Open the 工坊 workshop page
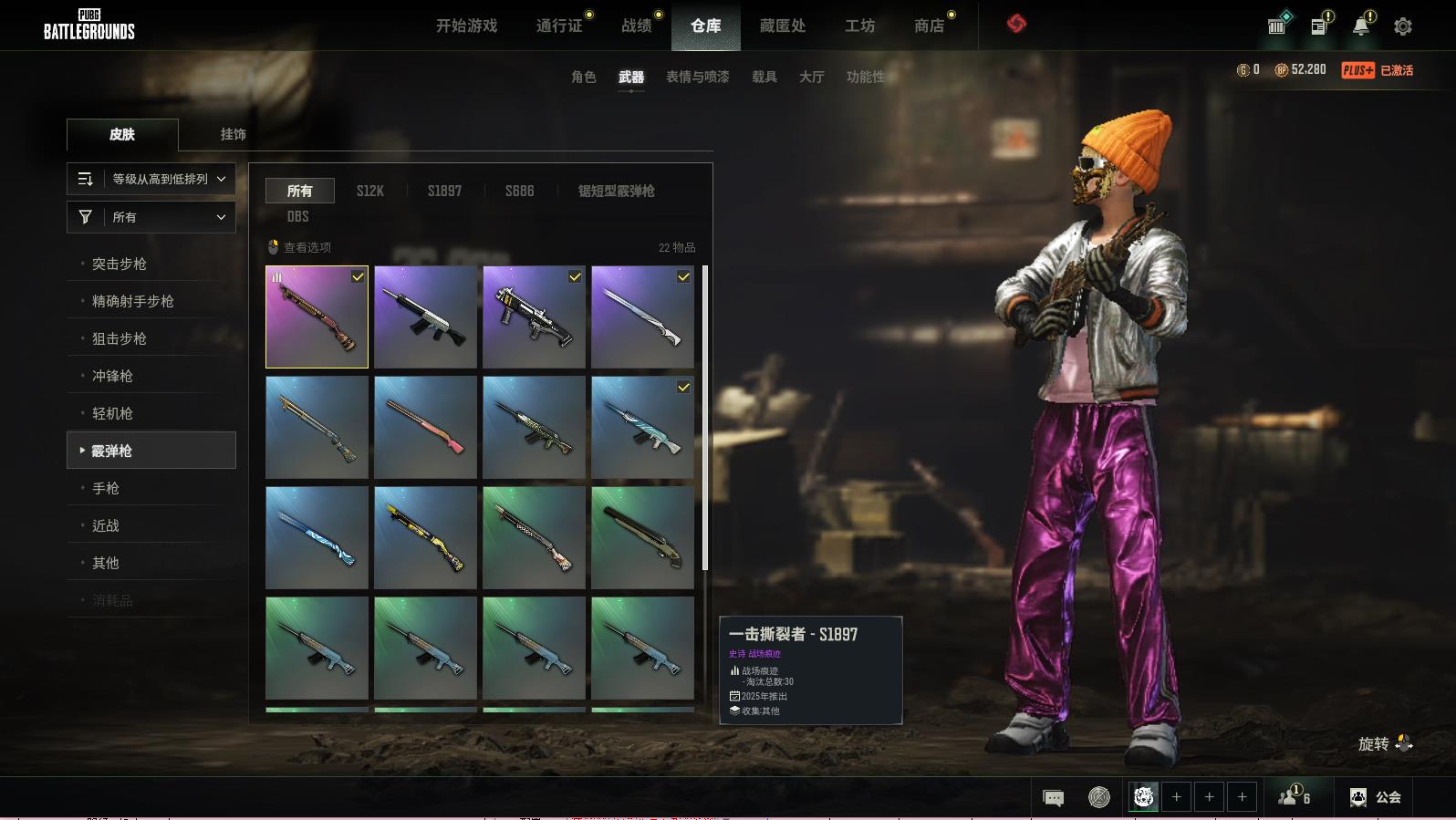The image size is (1456, 820). click(x=859, y=26)
